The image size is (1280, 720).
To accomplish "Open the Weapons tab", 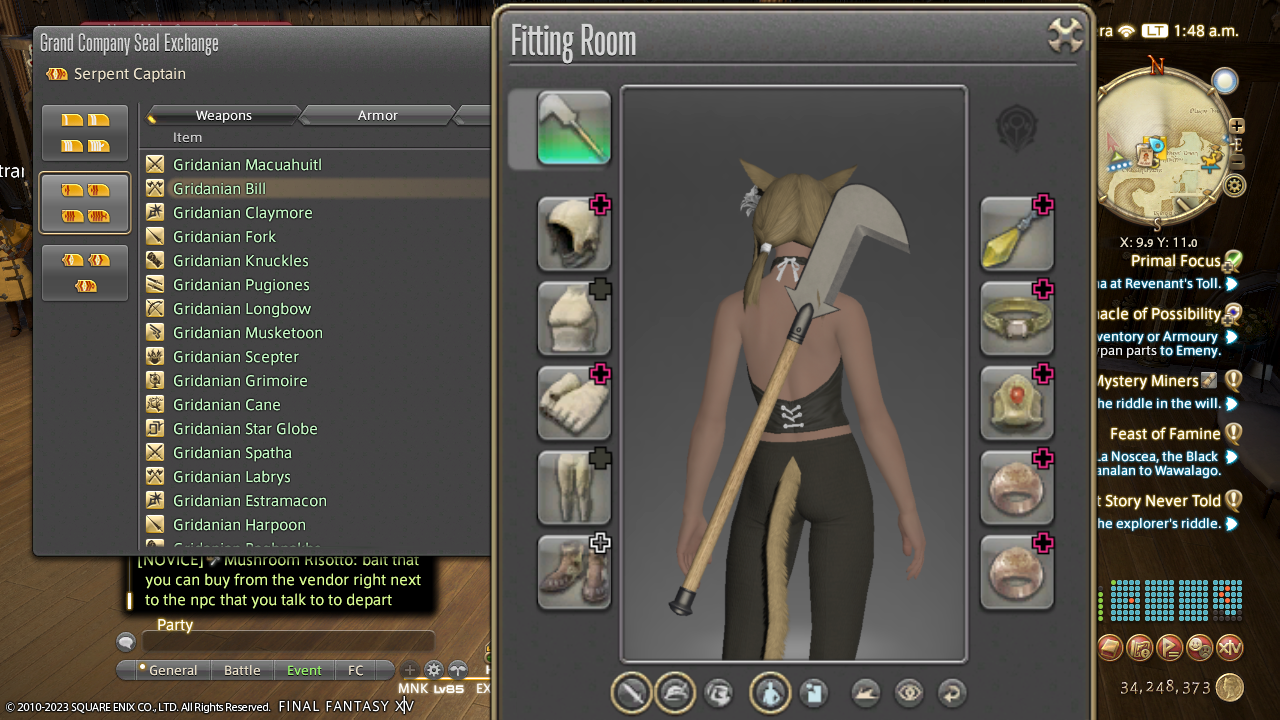I will pos(223,116).
